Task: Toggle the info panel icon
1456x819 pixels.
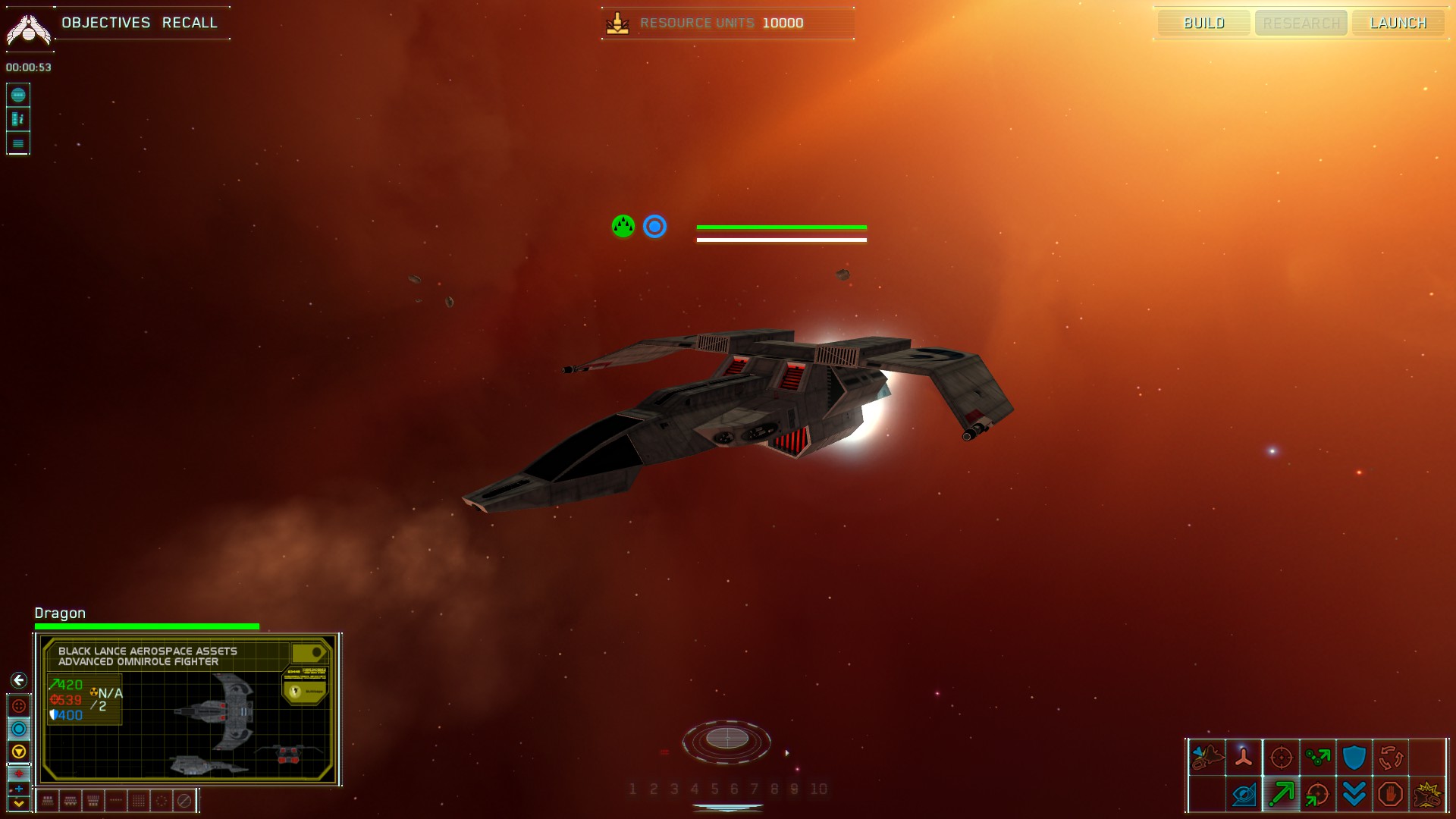Action: point(18,119)
